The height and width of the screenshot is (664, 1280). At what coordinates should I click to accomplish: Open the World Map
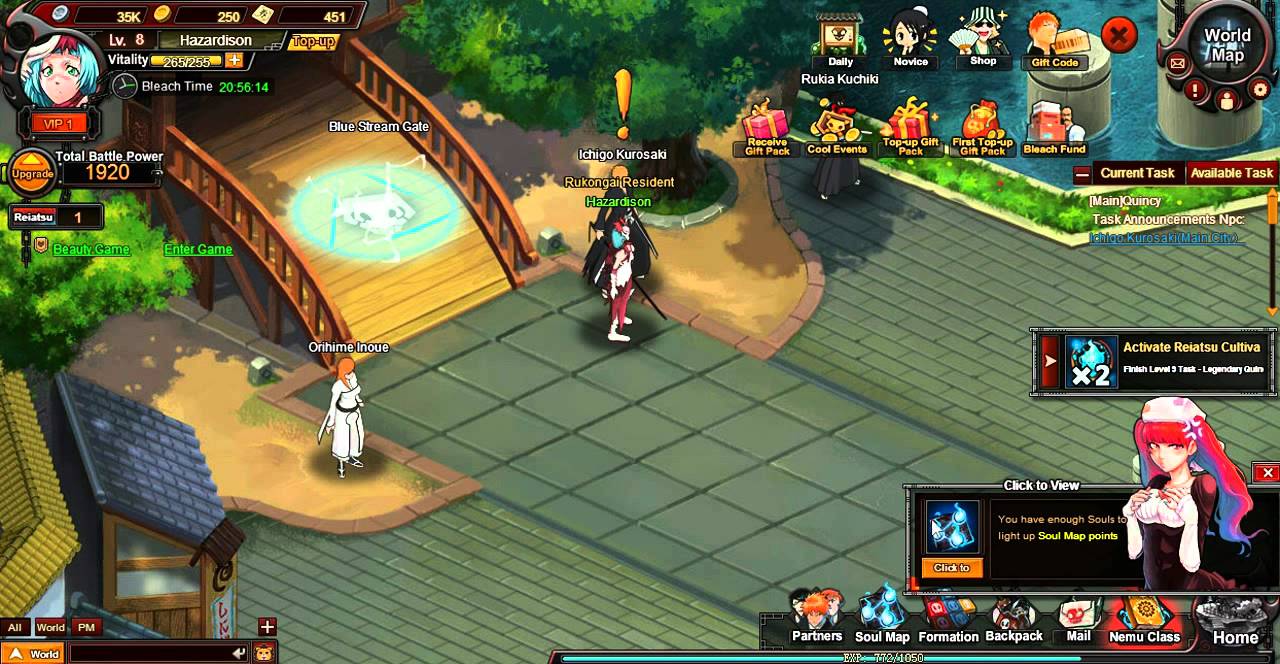(1226, 45)
